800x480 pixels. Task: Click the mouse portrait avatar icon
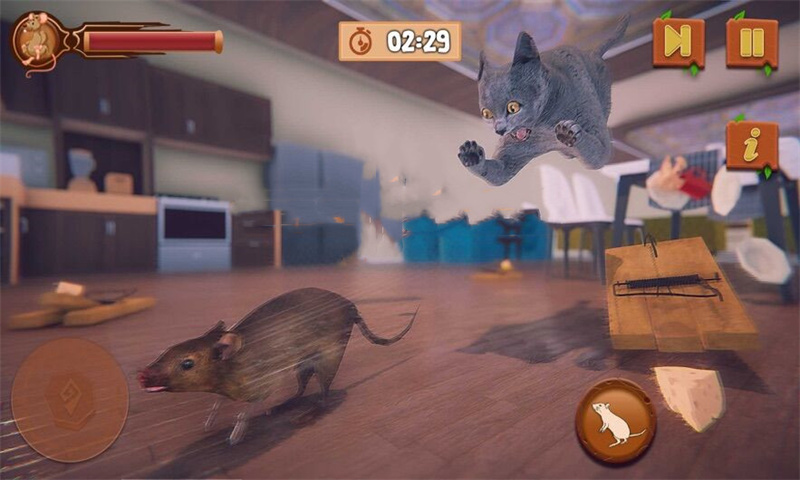coord(37,41)
